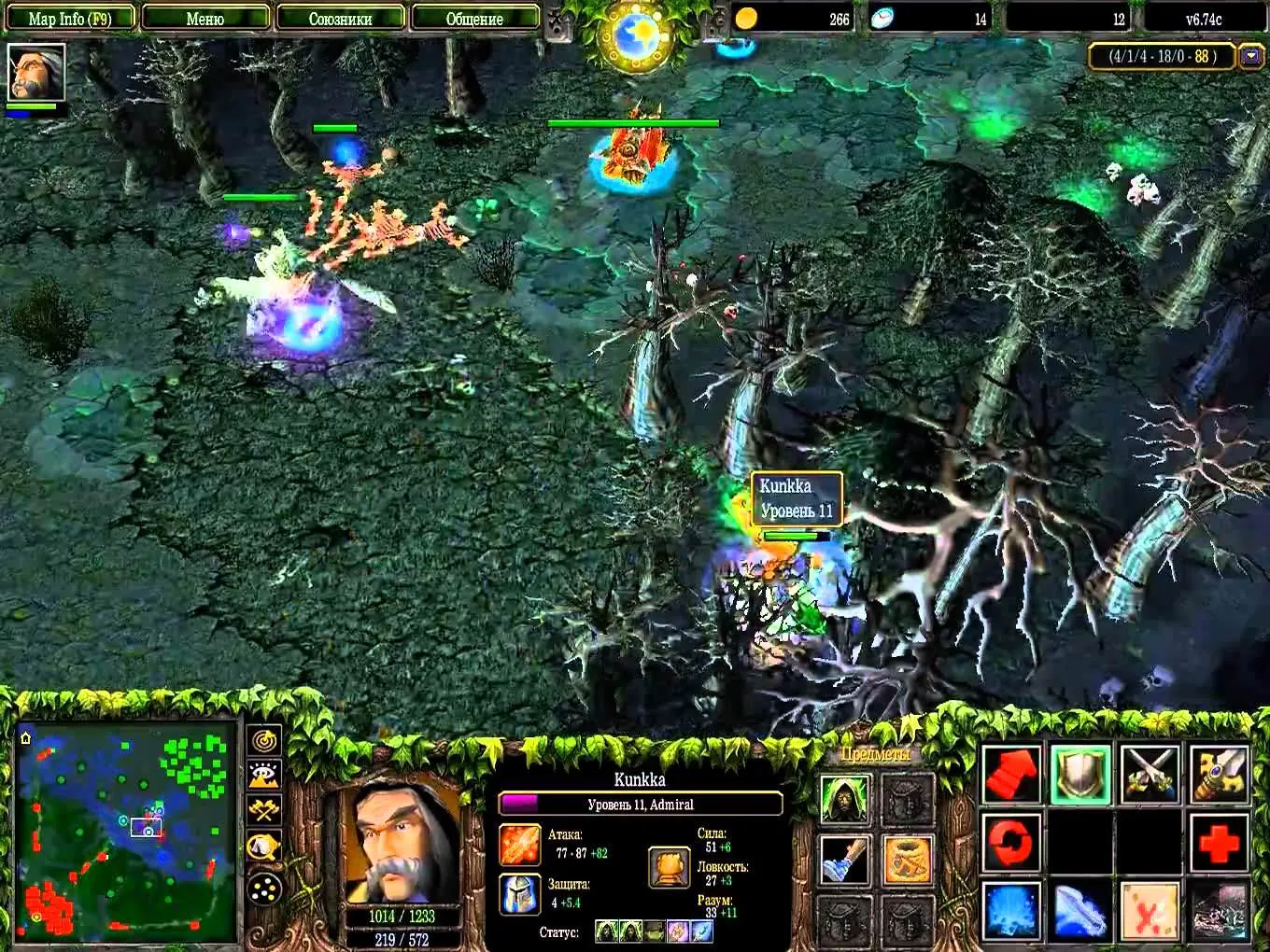Activate the minimap signal ping button
The image size is (1270, 952).
(265, 740)
